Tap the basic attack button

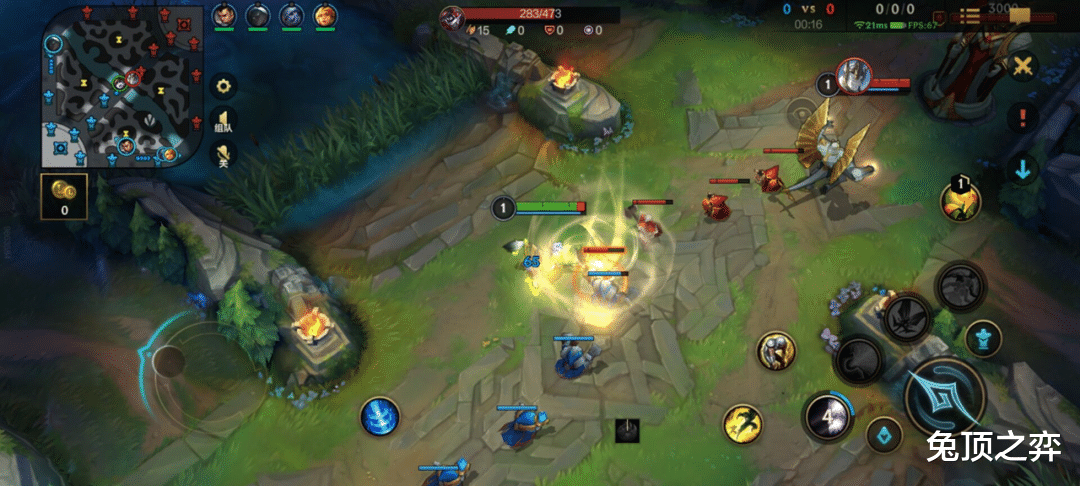[944, 396]
